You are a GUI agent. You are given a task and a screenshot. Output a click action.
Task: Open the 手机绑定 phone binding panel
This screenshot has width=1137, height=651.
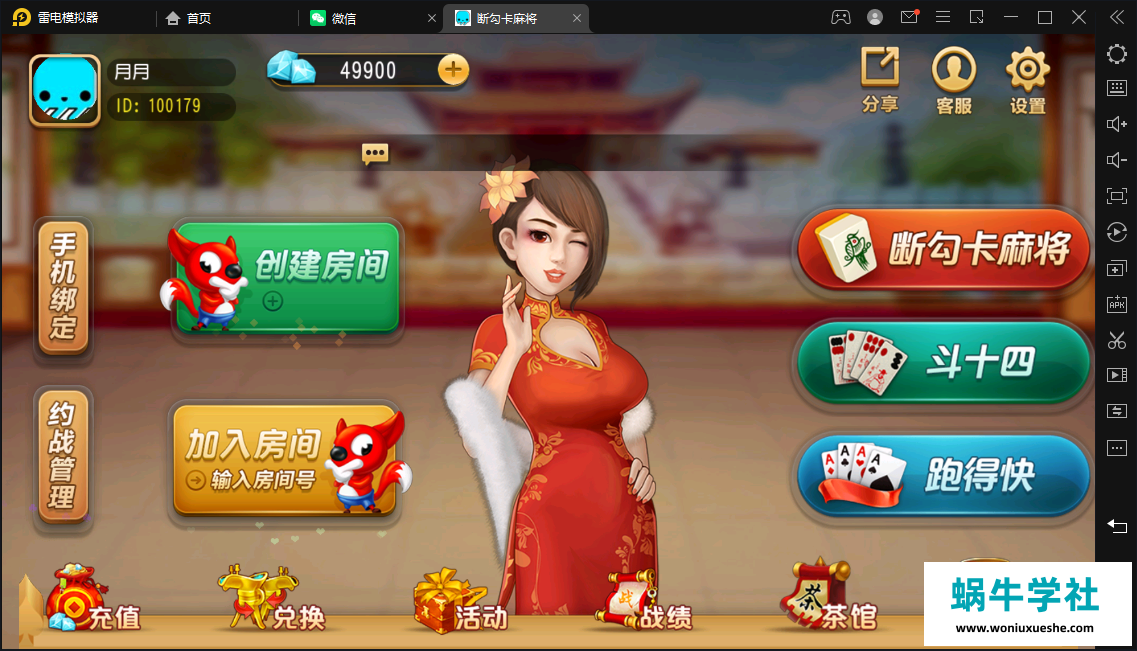tap(64, 286)
